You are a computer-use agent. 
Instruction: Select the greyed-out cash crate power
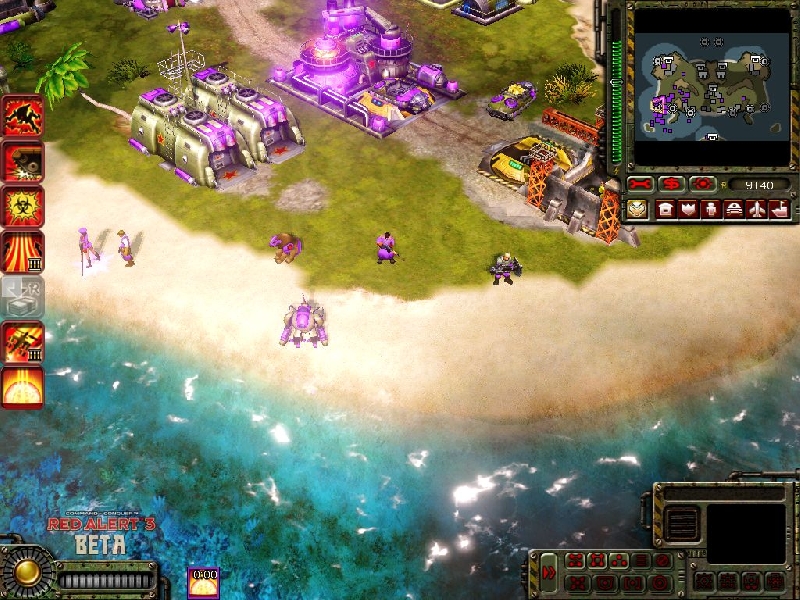tap(22, 296)
